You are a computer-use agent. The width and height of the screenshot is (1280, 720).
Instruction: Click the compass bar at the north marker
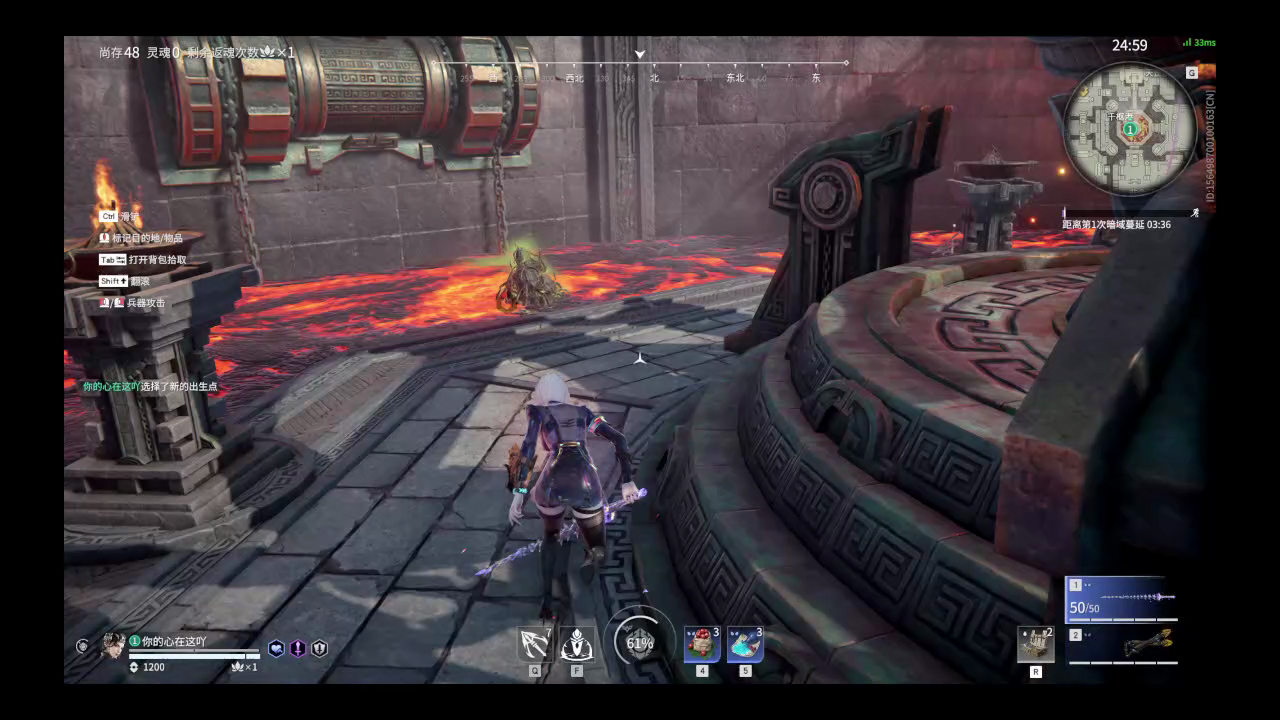[654, 77]
